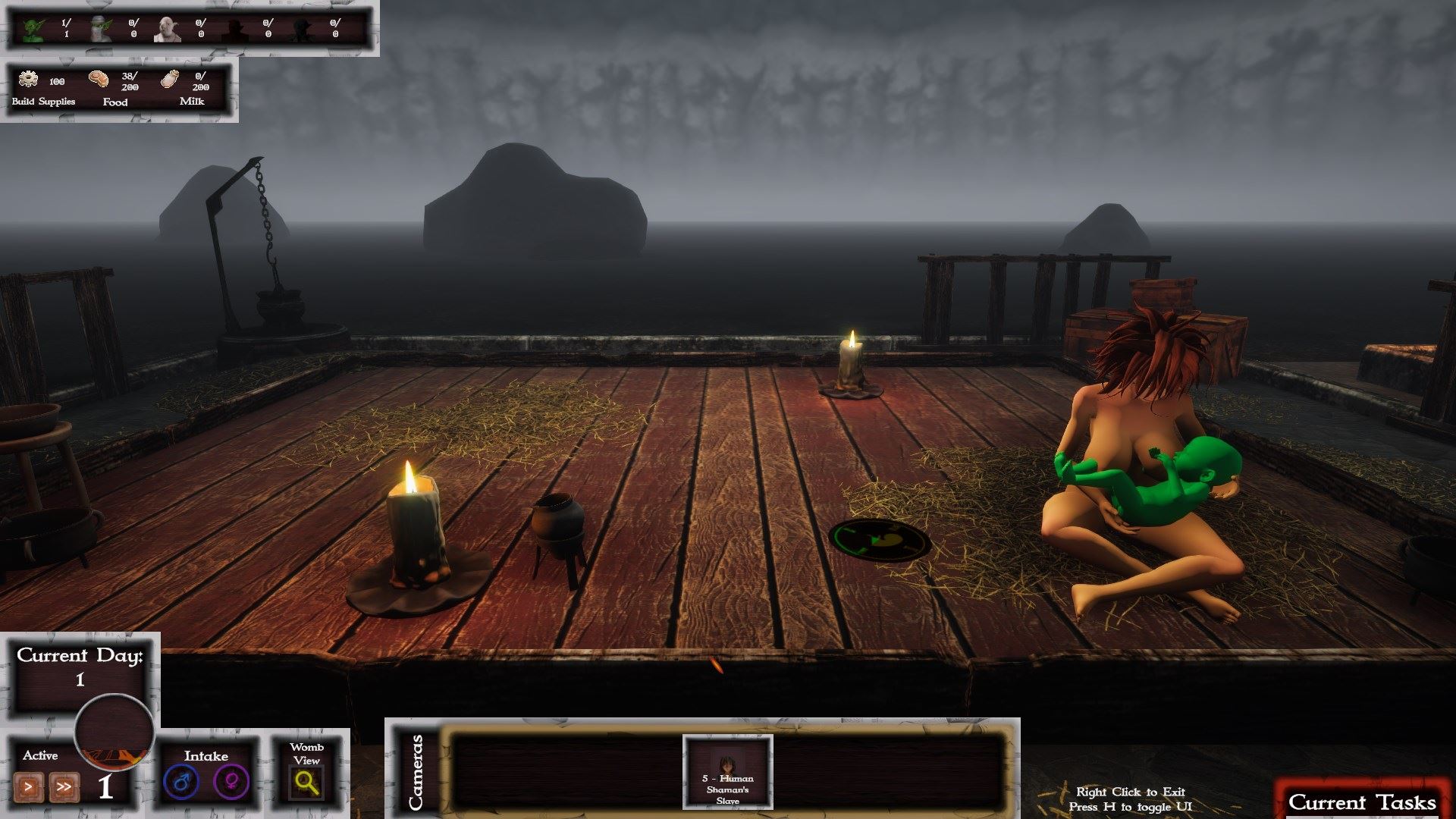
Task: Activate the double-arrow fast-forward button
Action: point(64,787)
